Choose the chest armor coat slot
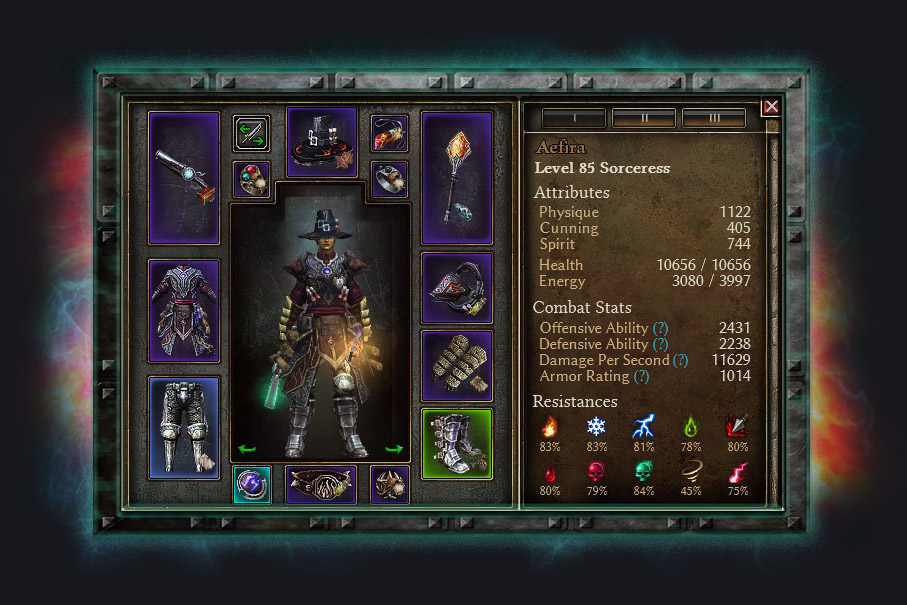907x605 pixels. pyautogui.click(x=184, y=311)
